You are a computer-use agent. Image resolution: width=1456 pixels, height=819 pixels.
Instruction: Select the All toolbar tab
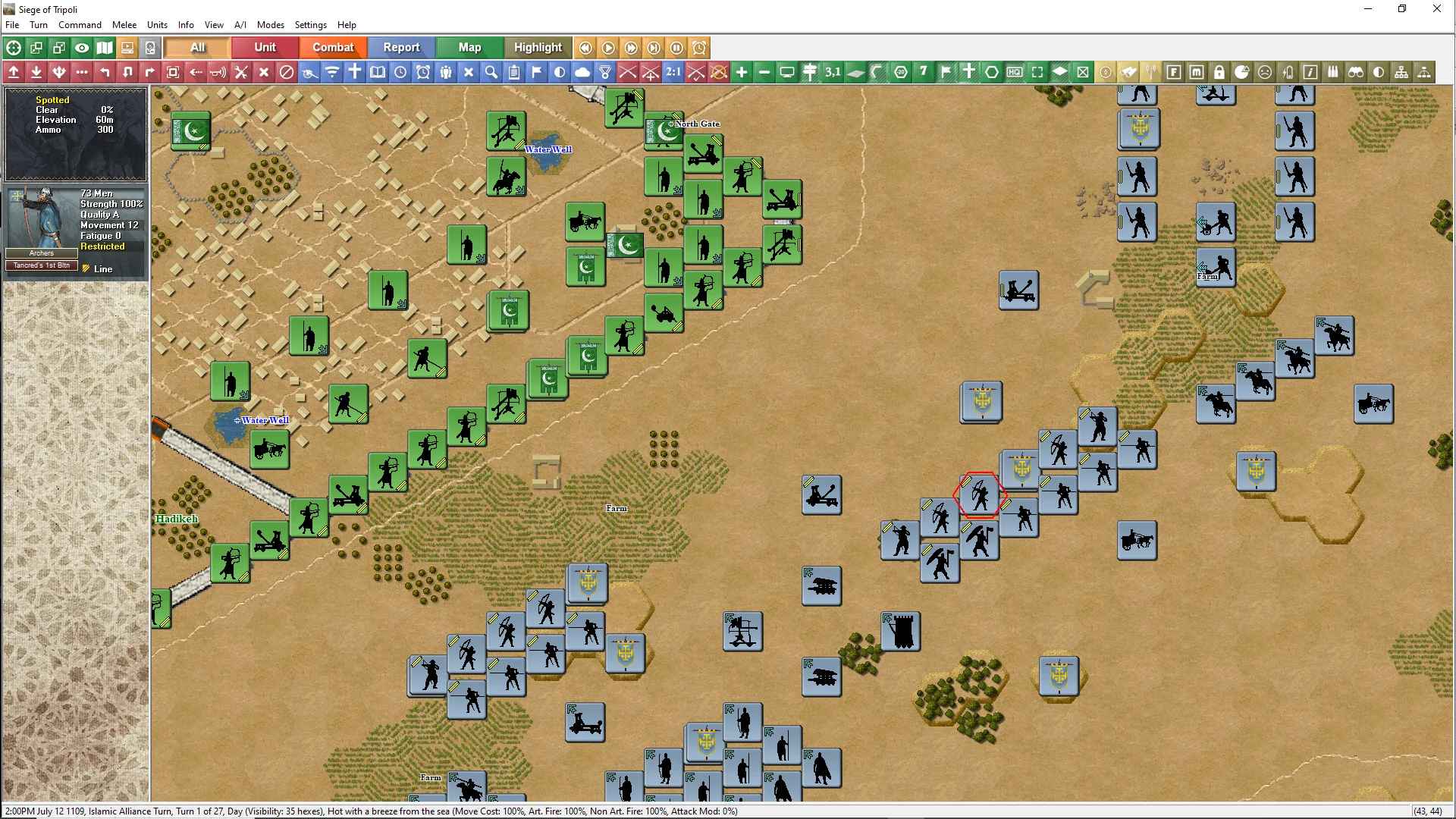pyautogui.click(x=197, y=48)
